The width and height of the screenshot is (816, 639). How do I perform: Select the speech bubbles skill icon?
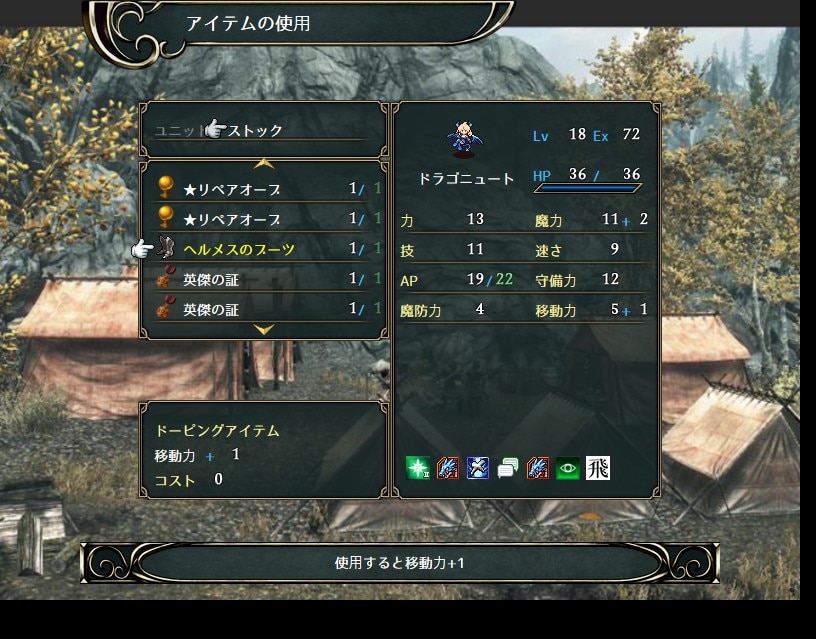[508, 467]
